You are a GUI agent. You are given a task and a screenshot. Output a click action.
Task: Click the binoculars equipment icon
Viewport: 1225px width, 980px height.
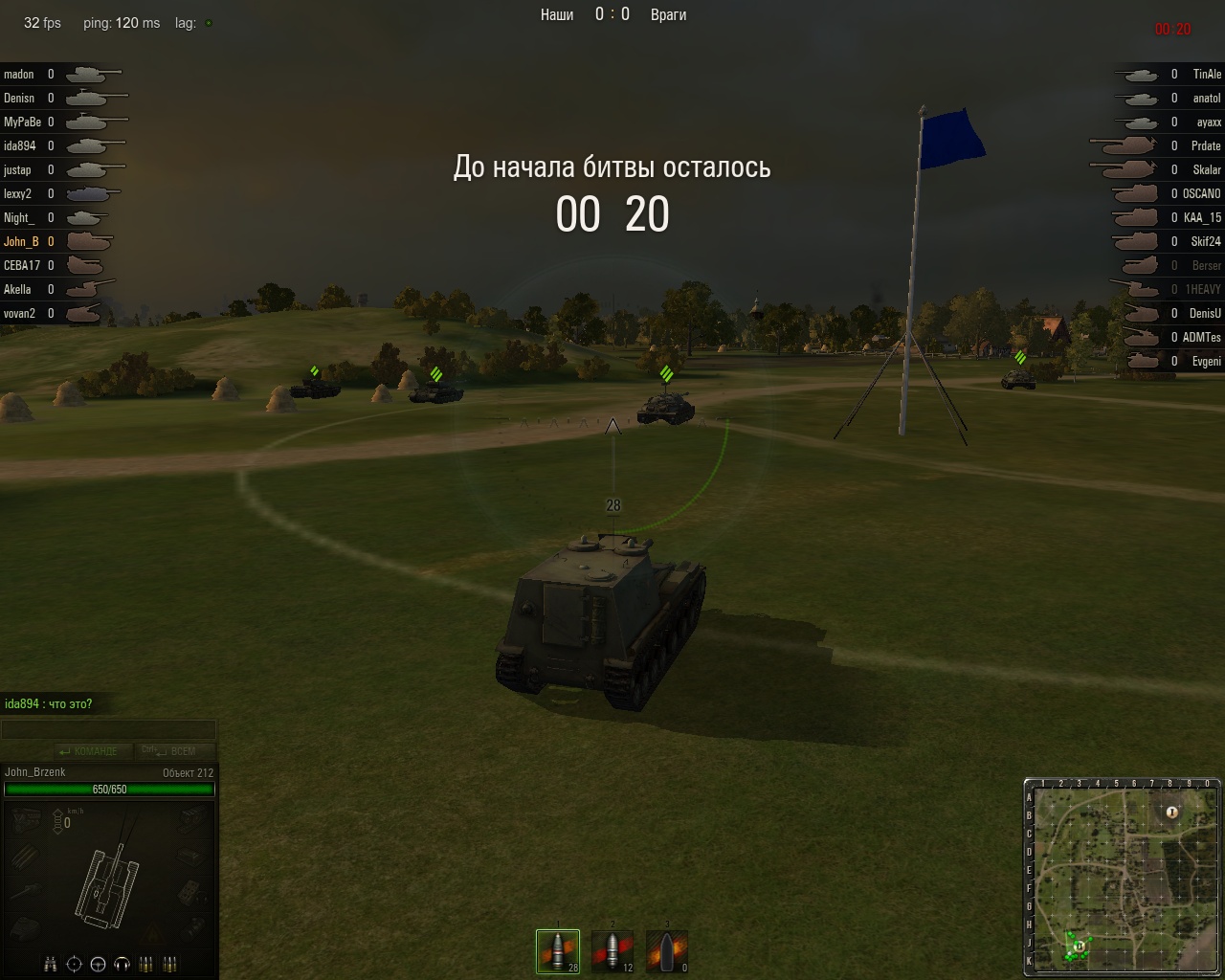pos(53,964)
